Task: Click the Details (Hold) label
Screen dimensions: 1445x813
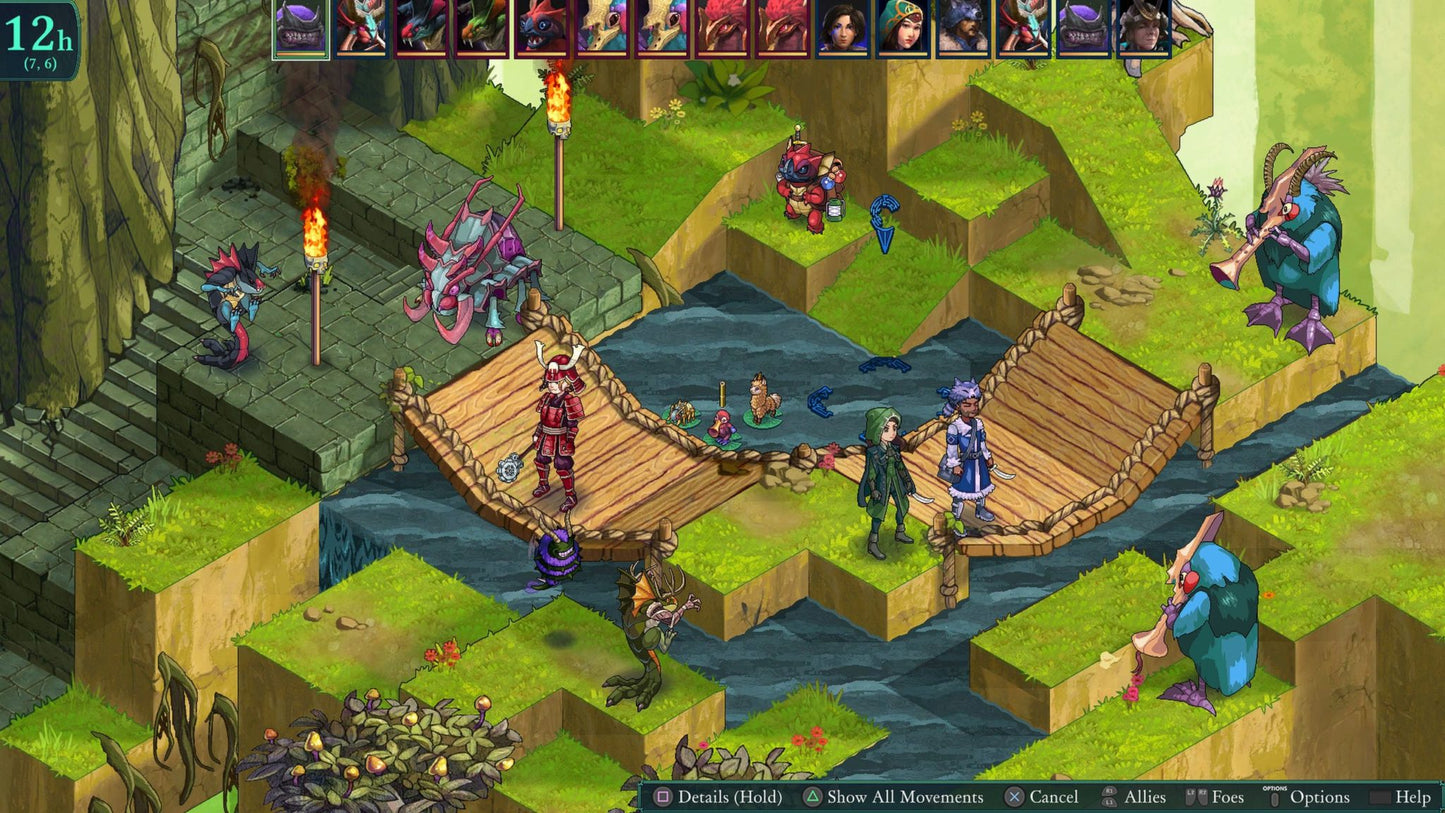Action: pyautogui.click(x=729, y=797)
